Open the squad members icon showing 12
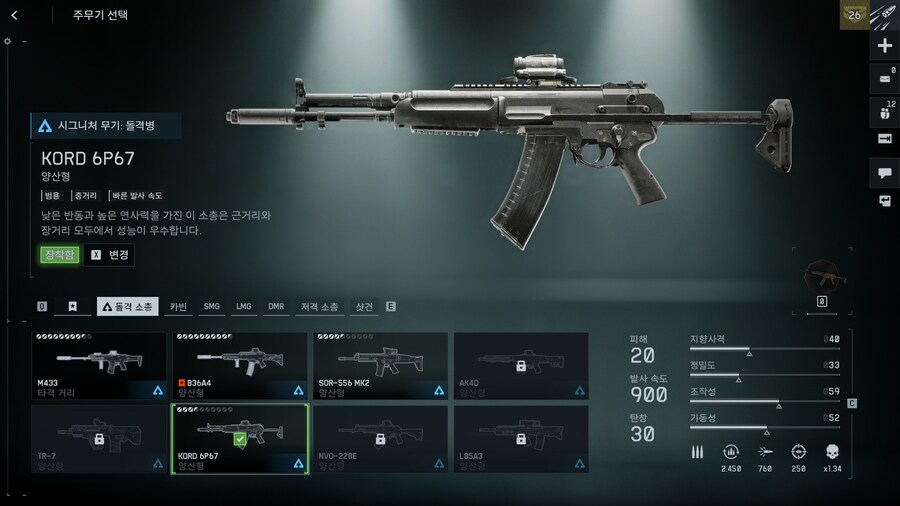 coord(884,110)
